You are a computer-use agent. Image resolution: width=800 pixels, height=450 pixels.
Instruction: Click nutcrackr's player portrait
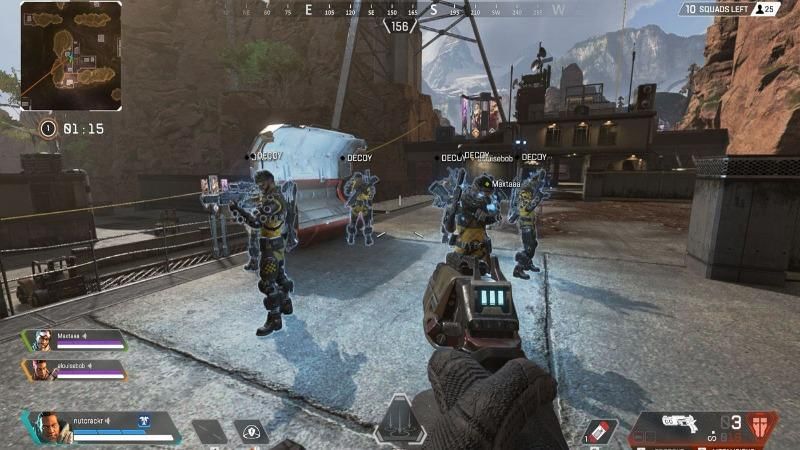[48, 427]
